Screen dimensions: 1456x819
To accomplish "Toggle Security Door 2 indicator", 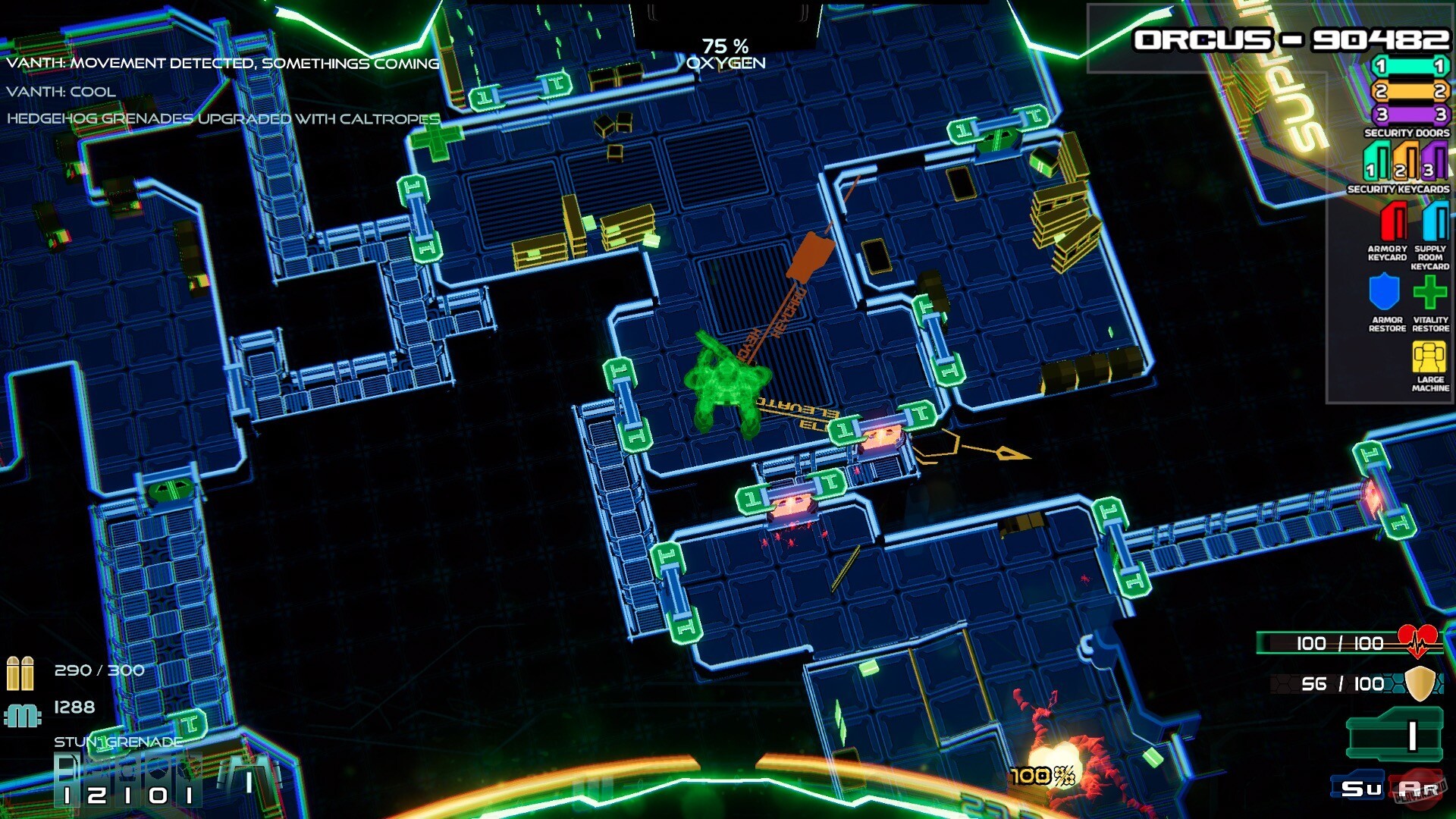I will [x=1409, y=91].
